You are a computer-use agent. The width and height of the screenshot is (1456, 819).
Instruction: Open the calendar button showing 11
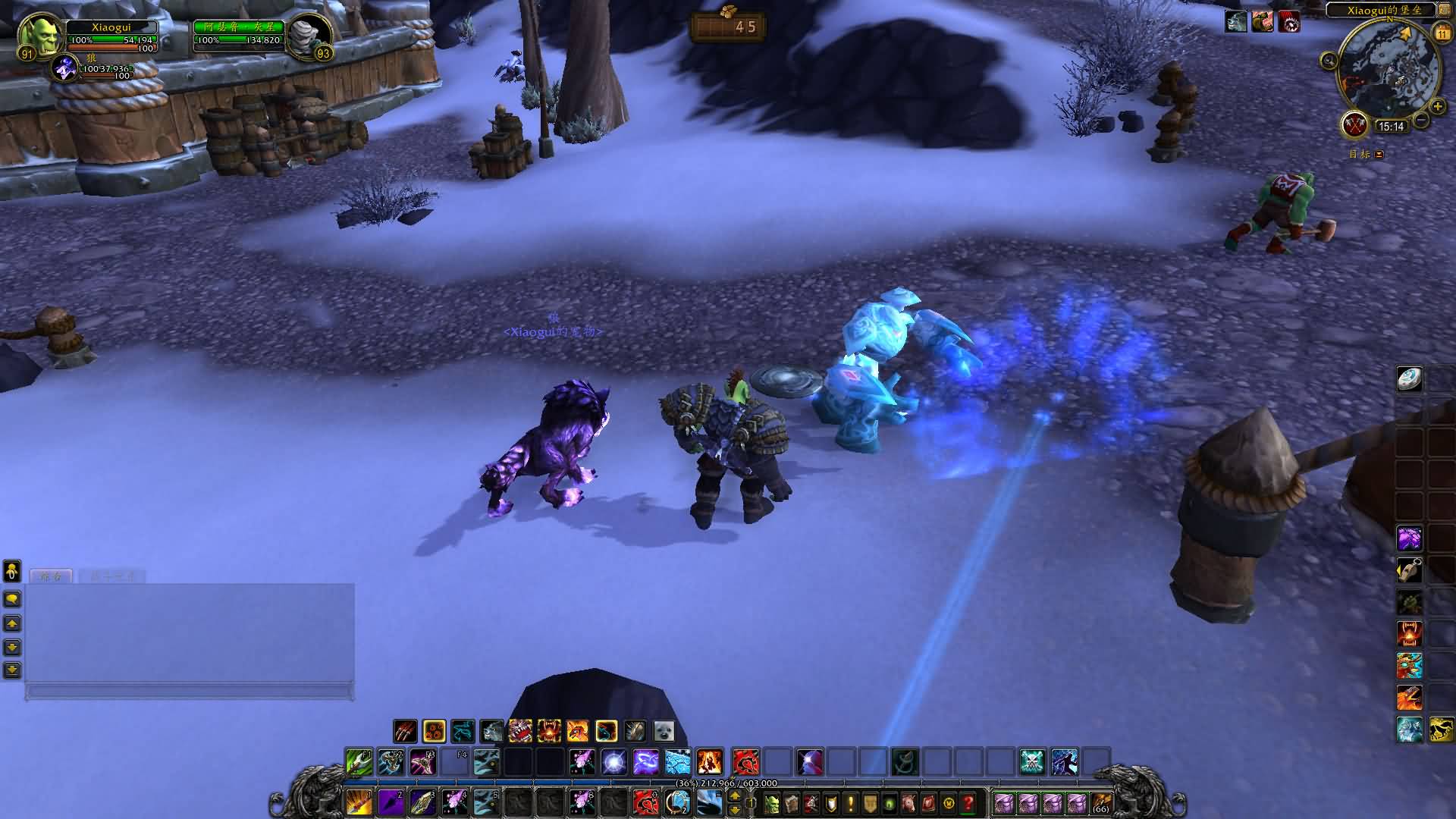(1442, 33)
